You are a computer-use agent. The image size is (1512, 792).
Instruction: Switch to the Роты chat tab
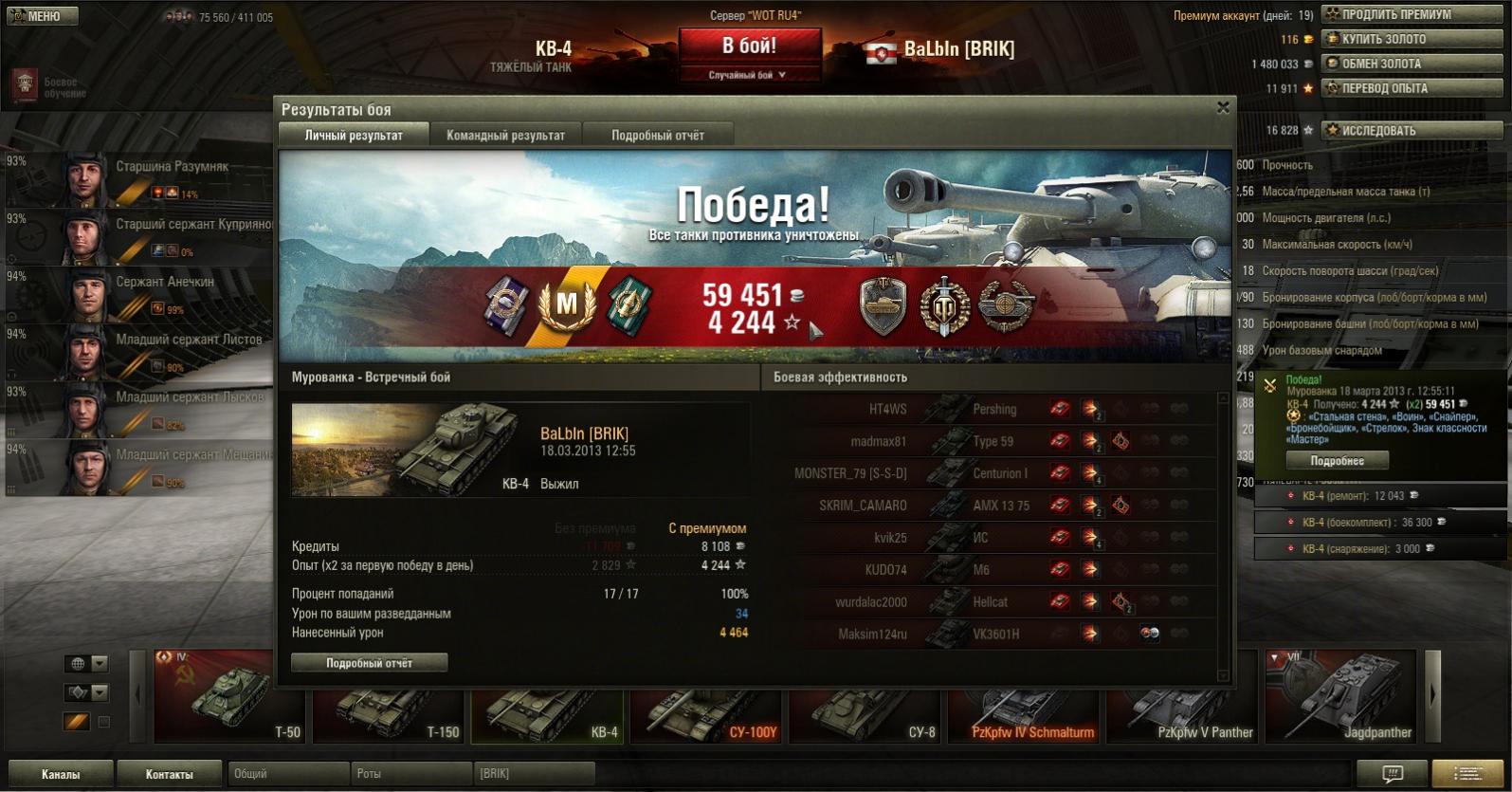point(410,774)
